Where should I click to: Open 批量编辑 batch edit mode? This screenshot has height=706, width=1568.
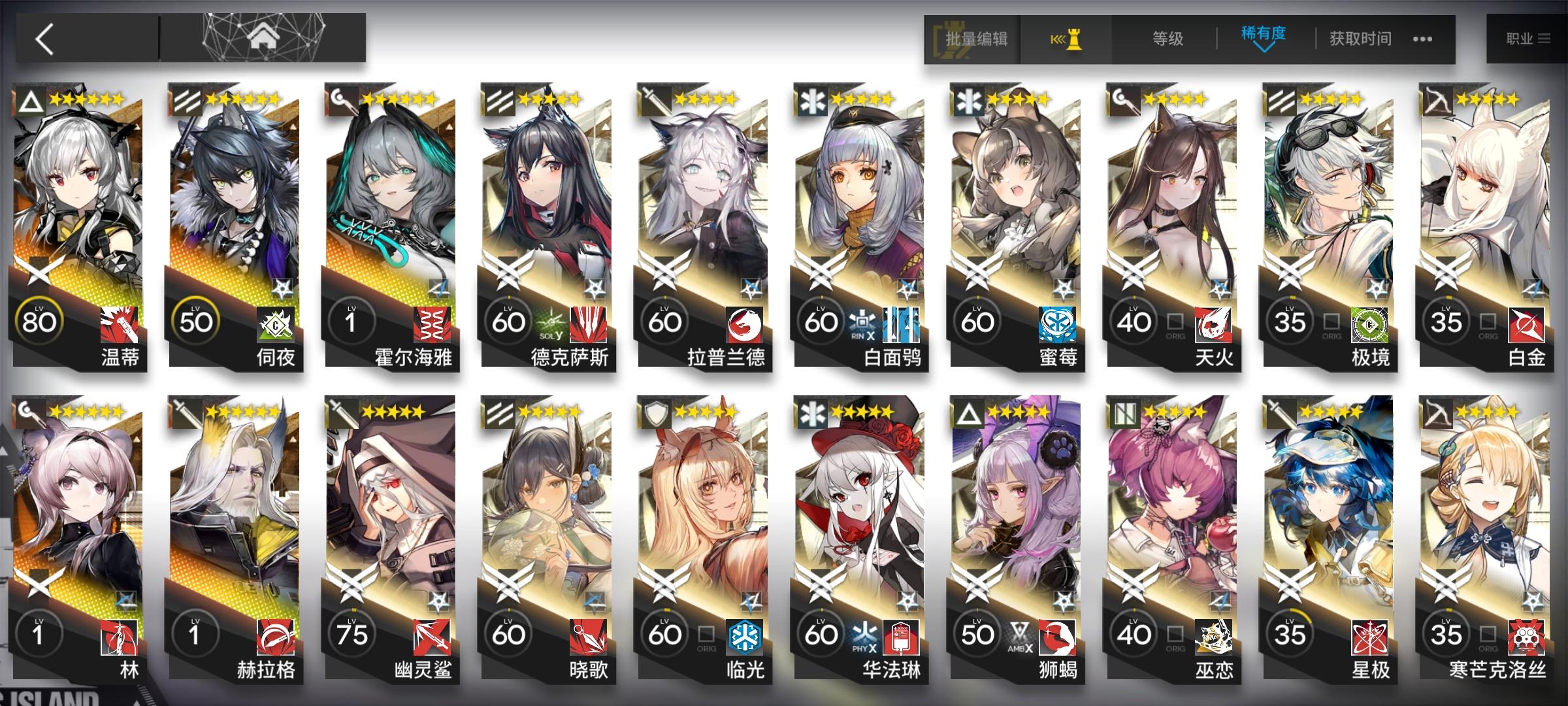(x=977, y=39)
